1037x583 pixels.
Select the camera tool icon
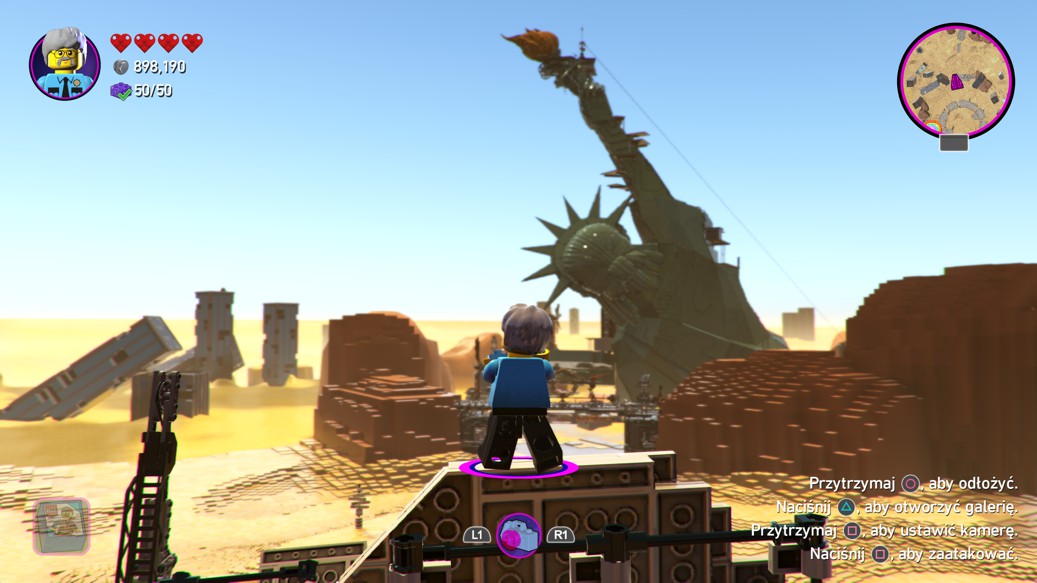[x=518, y=535]
